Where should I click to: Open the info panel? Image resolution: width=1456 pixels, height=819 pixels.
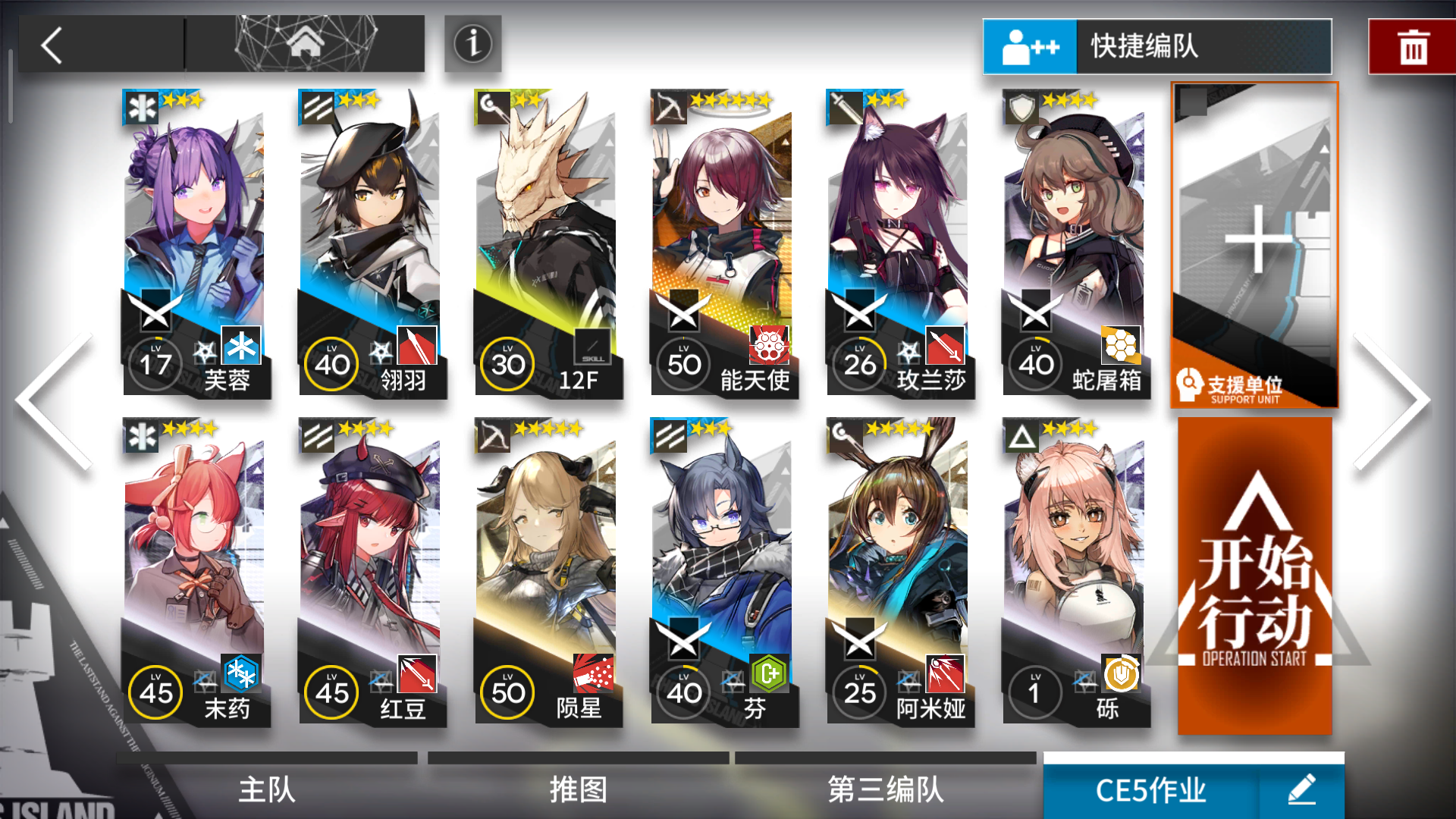472,44
